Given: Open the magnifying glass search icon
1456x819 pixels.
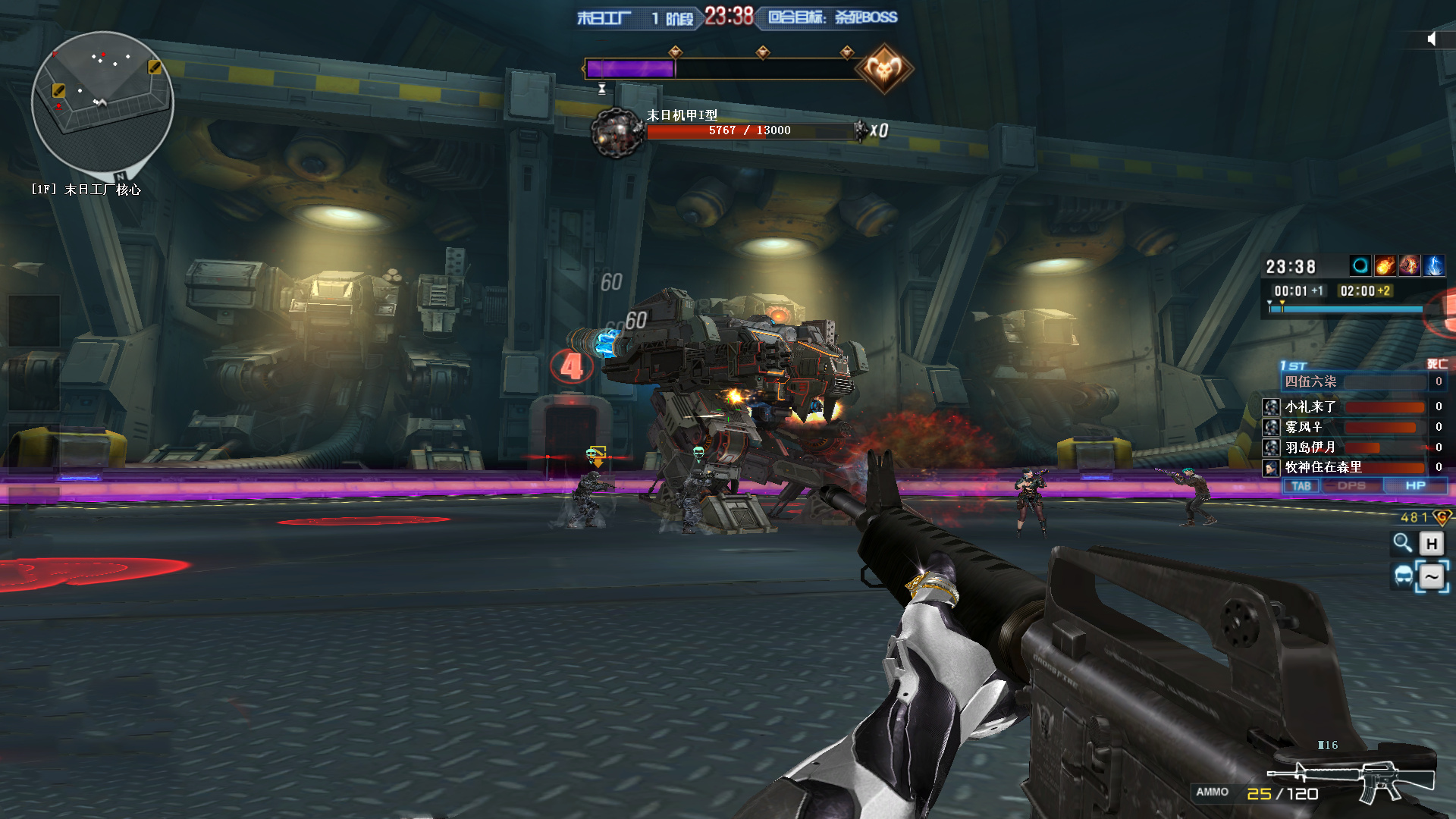Looking at the screenshot, I should click(1402, 543).
